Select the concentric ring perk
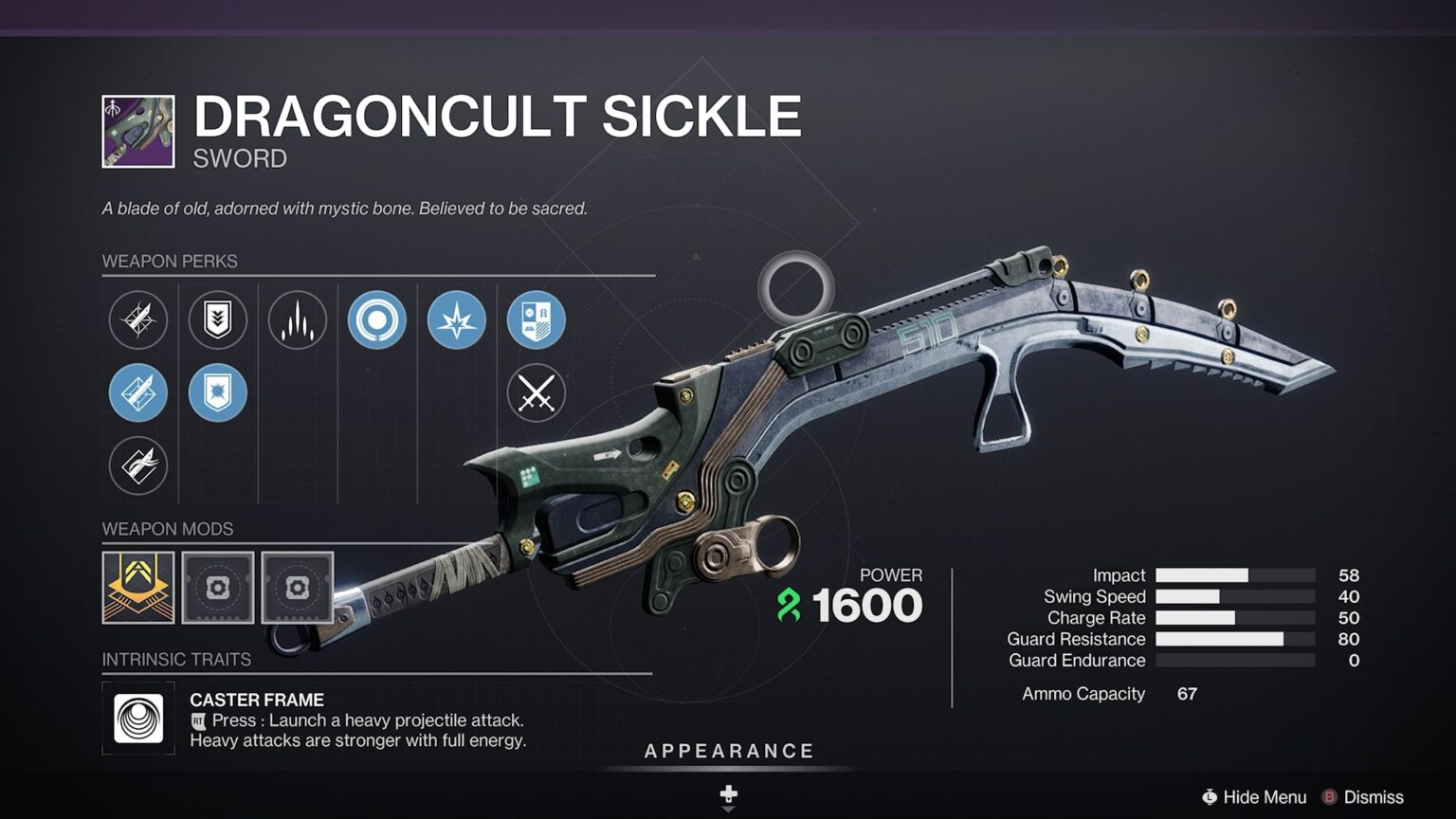 point(377,319)
